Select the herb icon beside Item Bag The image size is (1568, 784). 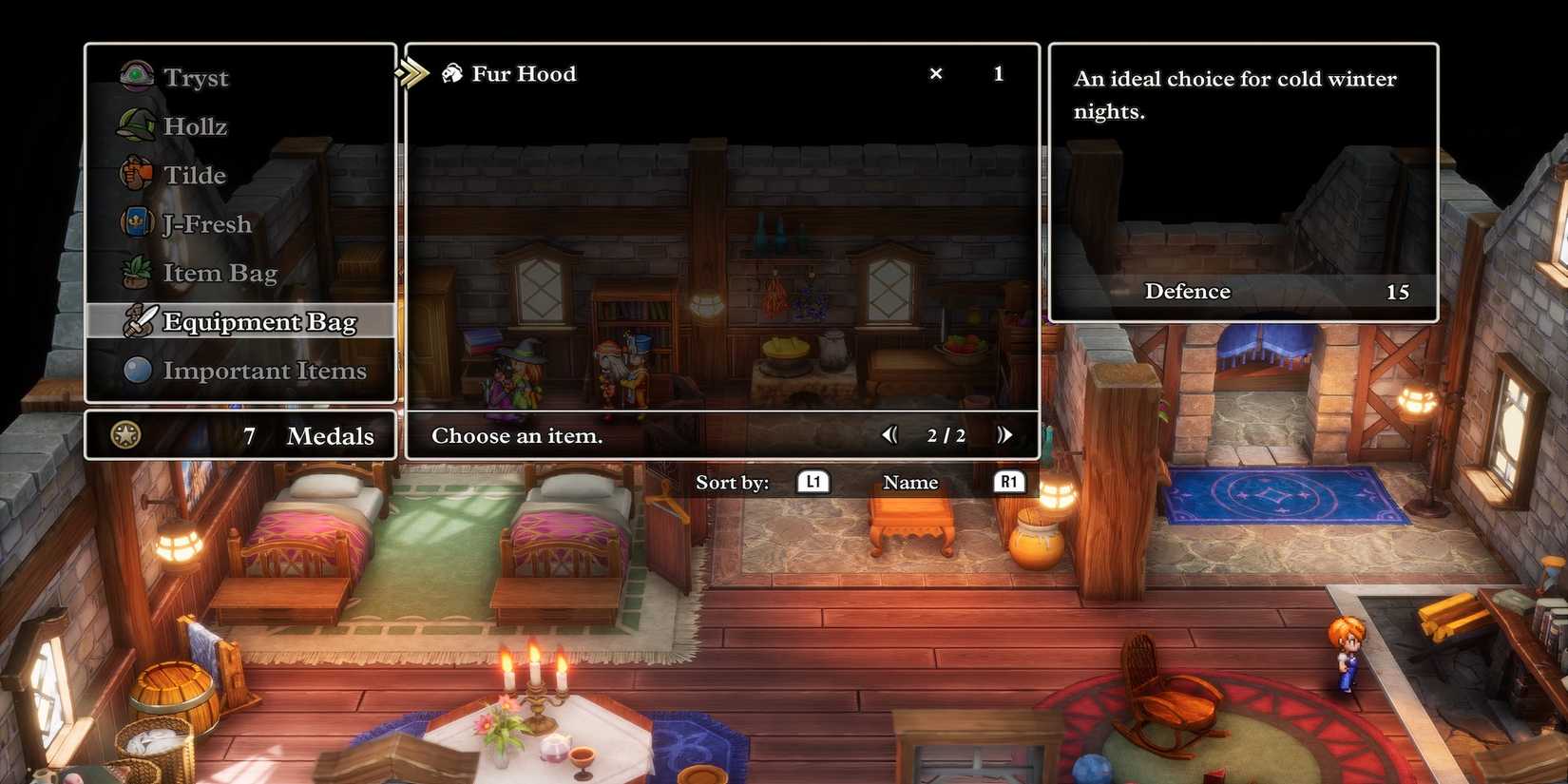[x=136, y=273]
